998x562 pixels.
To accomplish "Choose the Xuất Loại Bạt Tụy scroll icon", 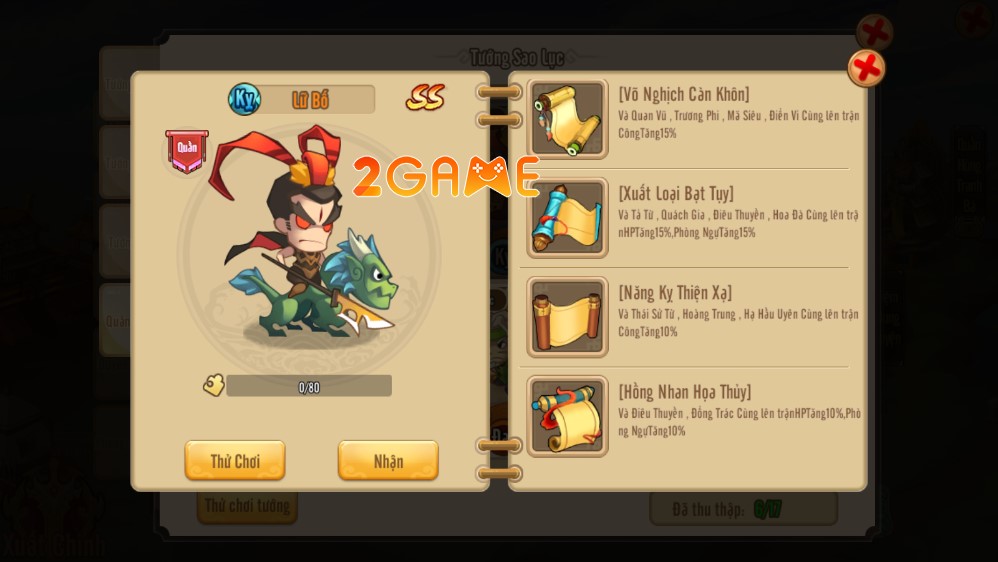I will [x=567, y=218].
